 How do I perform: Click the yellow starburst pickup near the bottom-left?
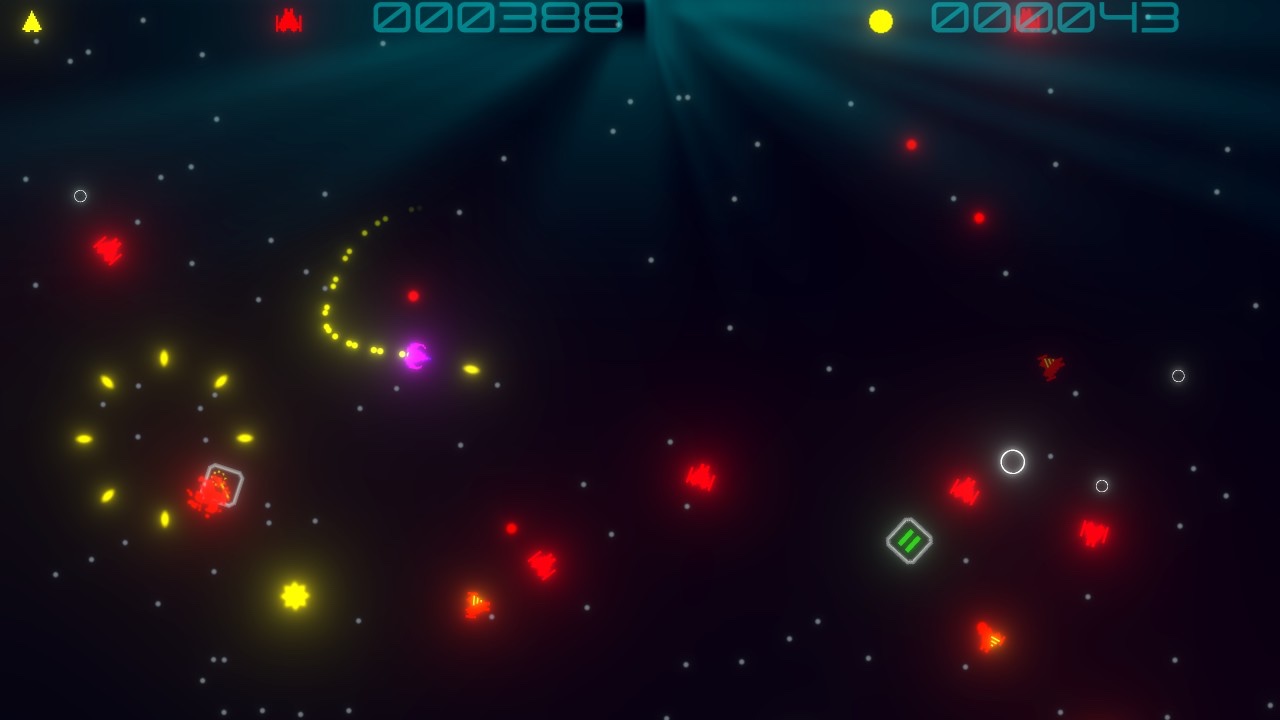tap(295, 597)
